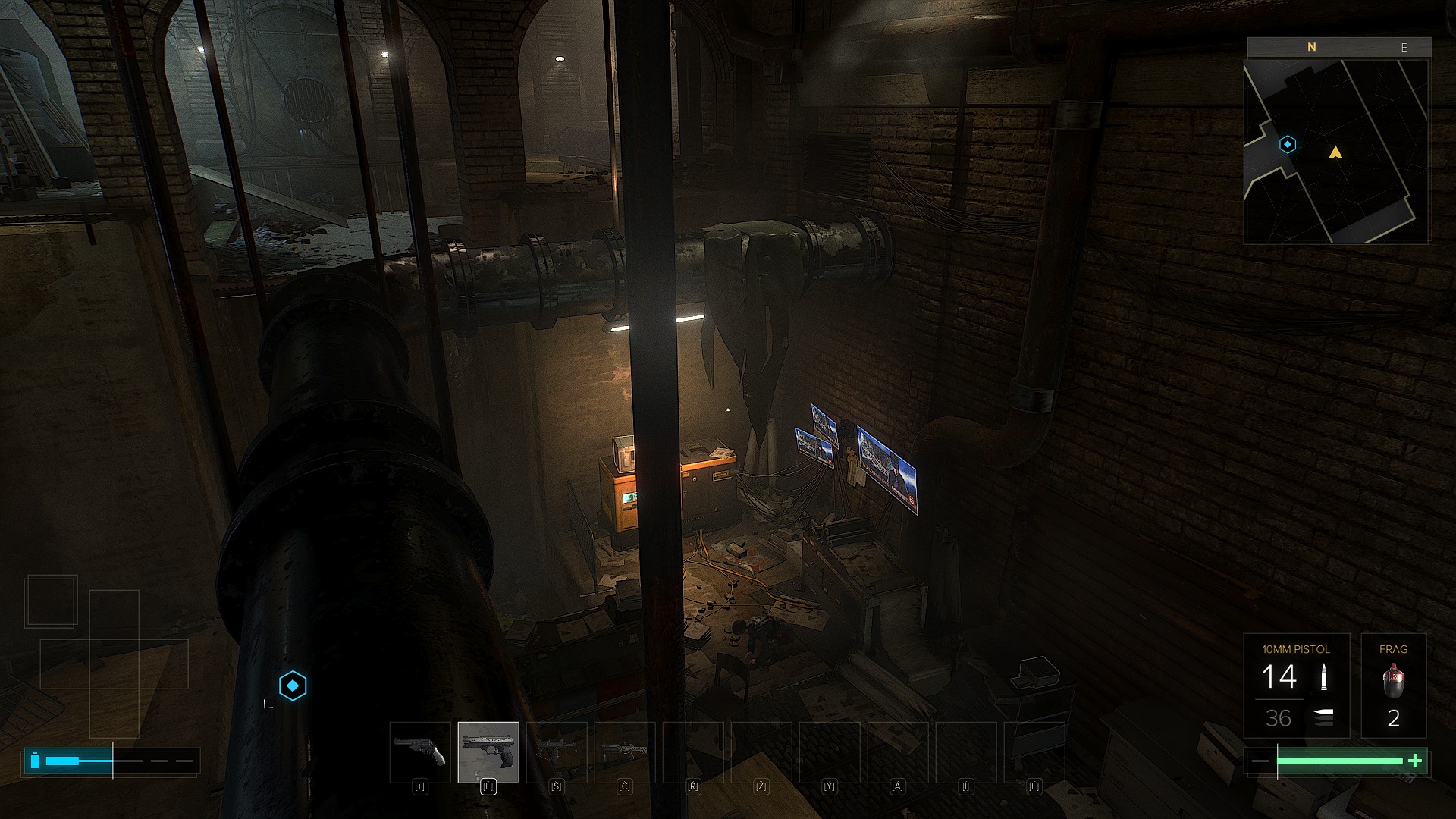Equip the machine pistol from the hotbar

point(557,752)
